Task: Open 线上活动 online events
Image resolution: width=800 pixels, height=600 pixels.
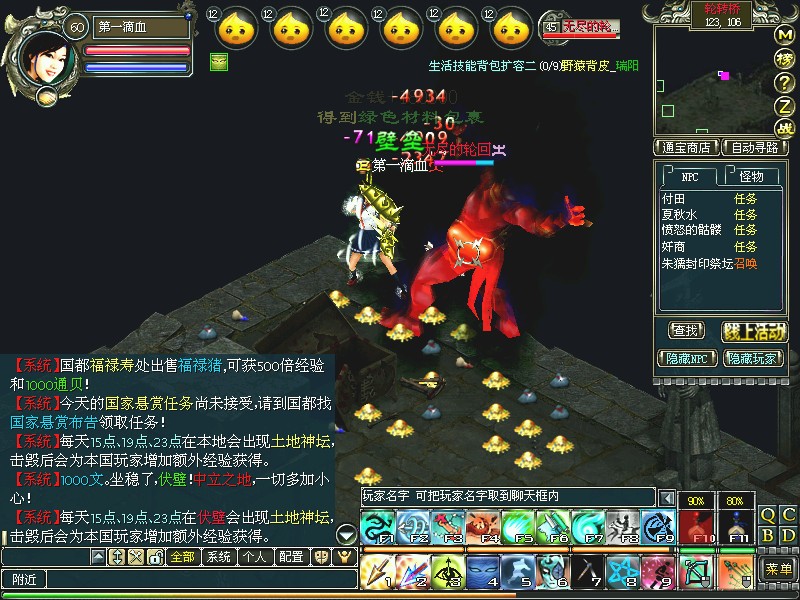Action: (x=754, y=330)
